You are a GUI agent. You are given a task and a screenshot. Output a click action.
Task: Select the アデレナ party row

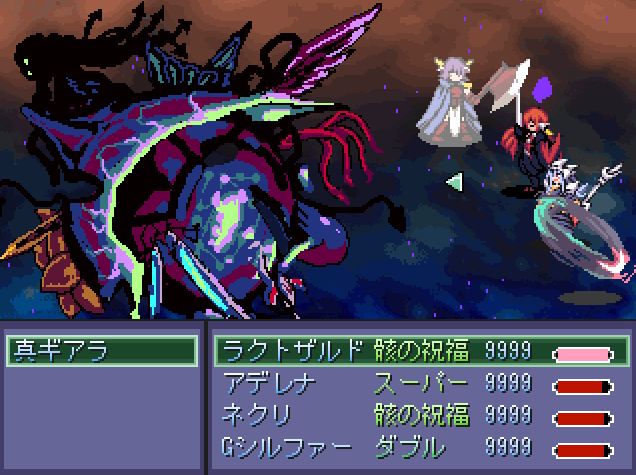click(x=420, y=383)
